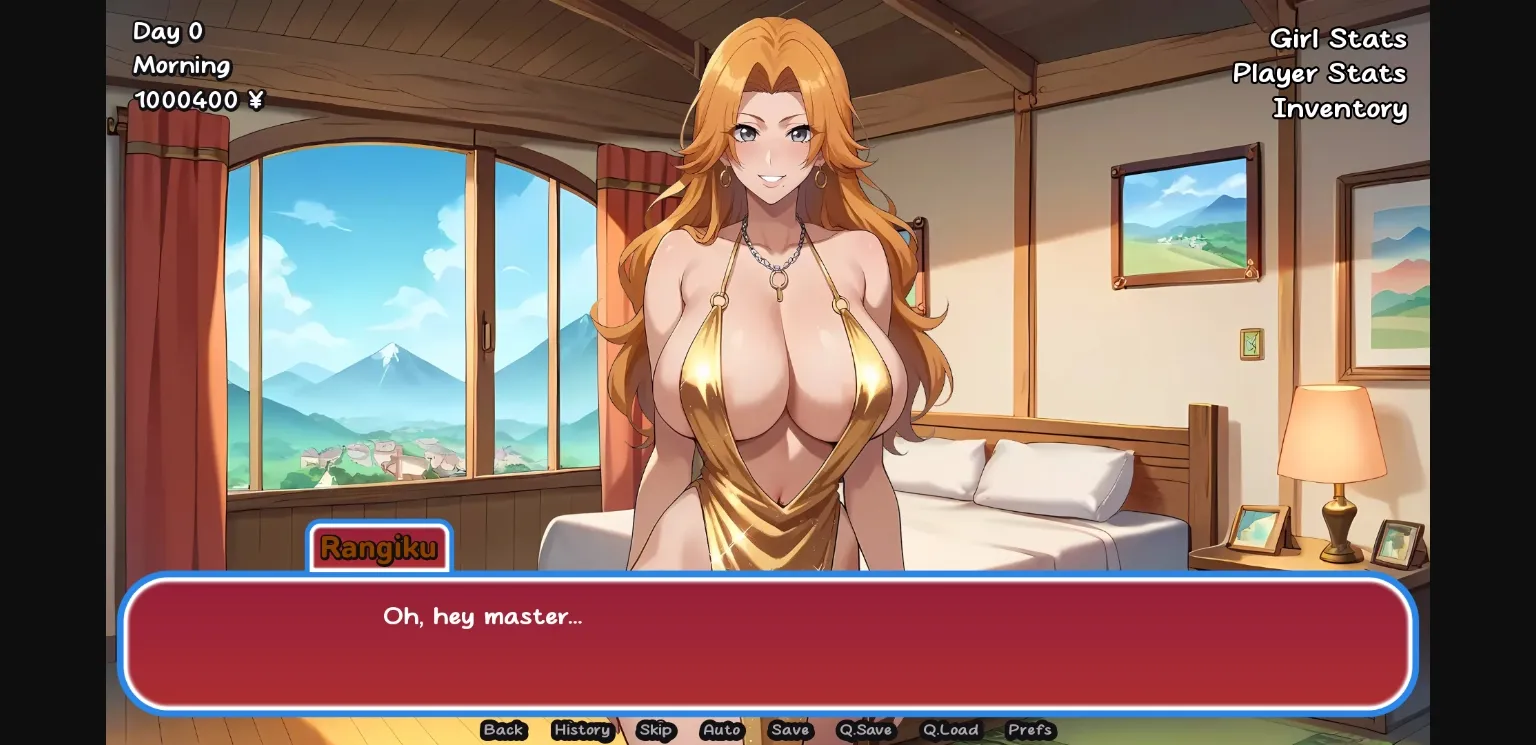Open the Player Stats screen

pyautogui.click(x=1319, y=73)
